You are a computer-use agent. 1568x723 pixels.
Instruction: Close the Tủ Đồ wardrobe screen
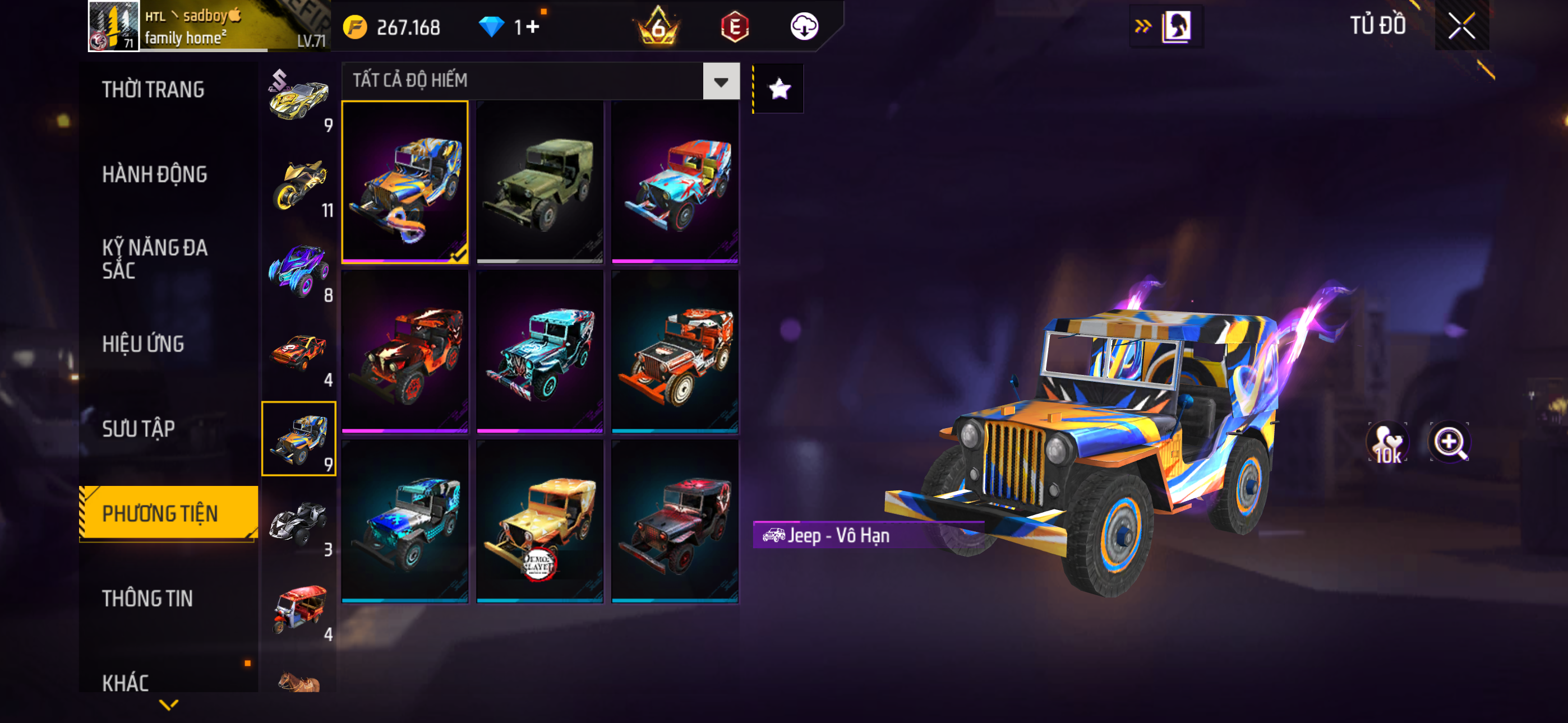click(x=1461, y=26)
